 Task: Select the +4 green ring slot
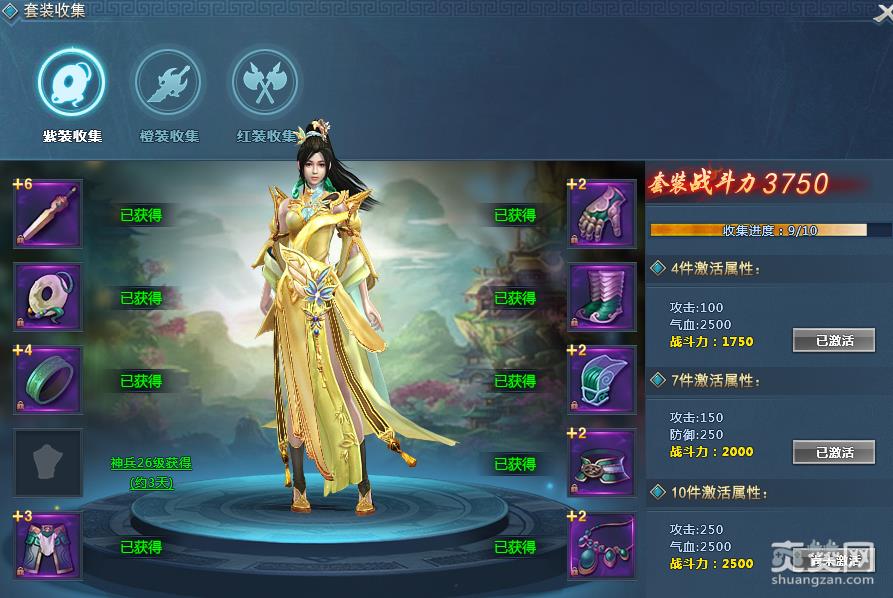(48, 380)
